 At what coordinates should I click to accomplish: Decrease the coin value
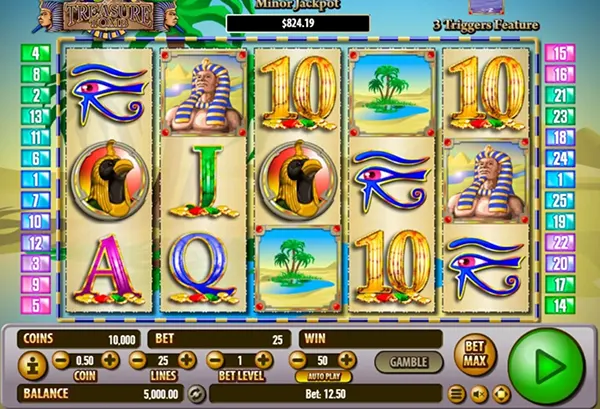(61, 360)
